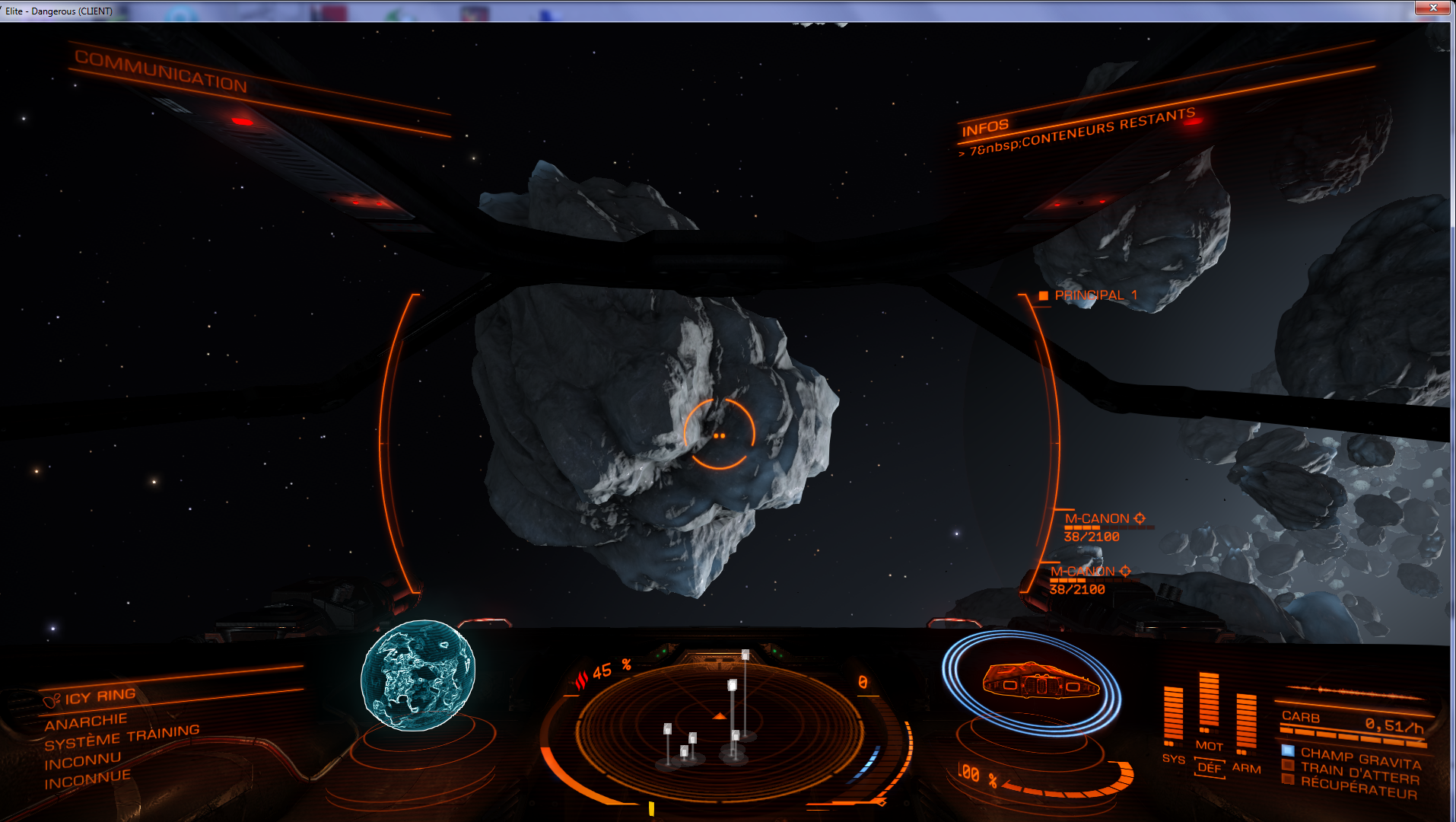Click the ARM power bar
Screen dimensions: 1456x822
[x=1246, y=722]
